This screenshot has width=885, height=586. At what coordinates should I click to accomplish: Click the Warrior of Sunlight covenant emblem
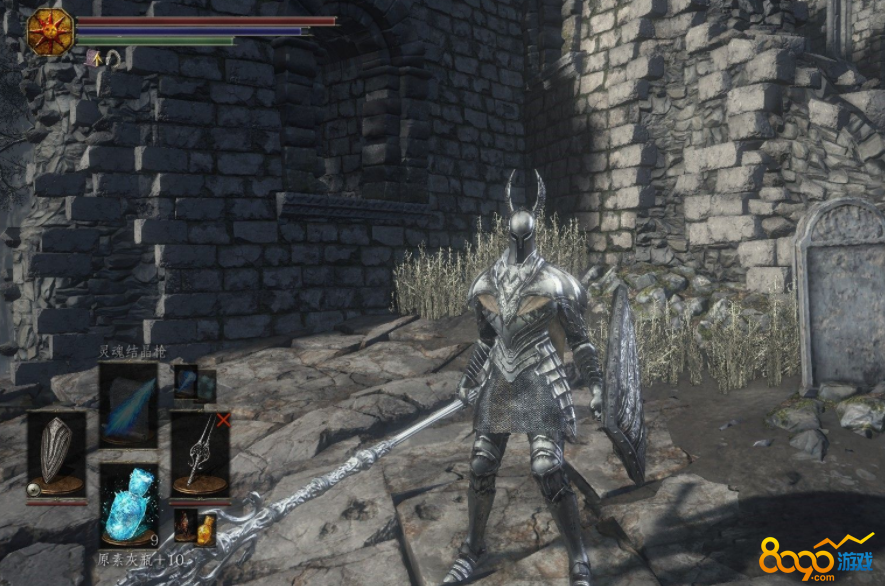click(50, 32)
